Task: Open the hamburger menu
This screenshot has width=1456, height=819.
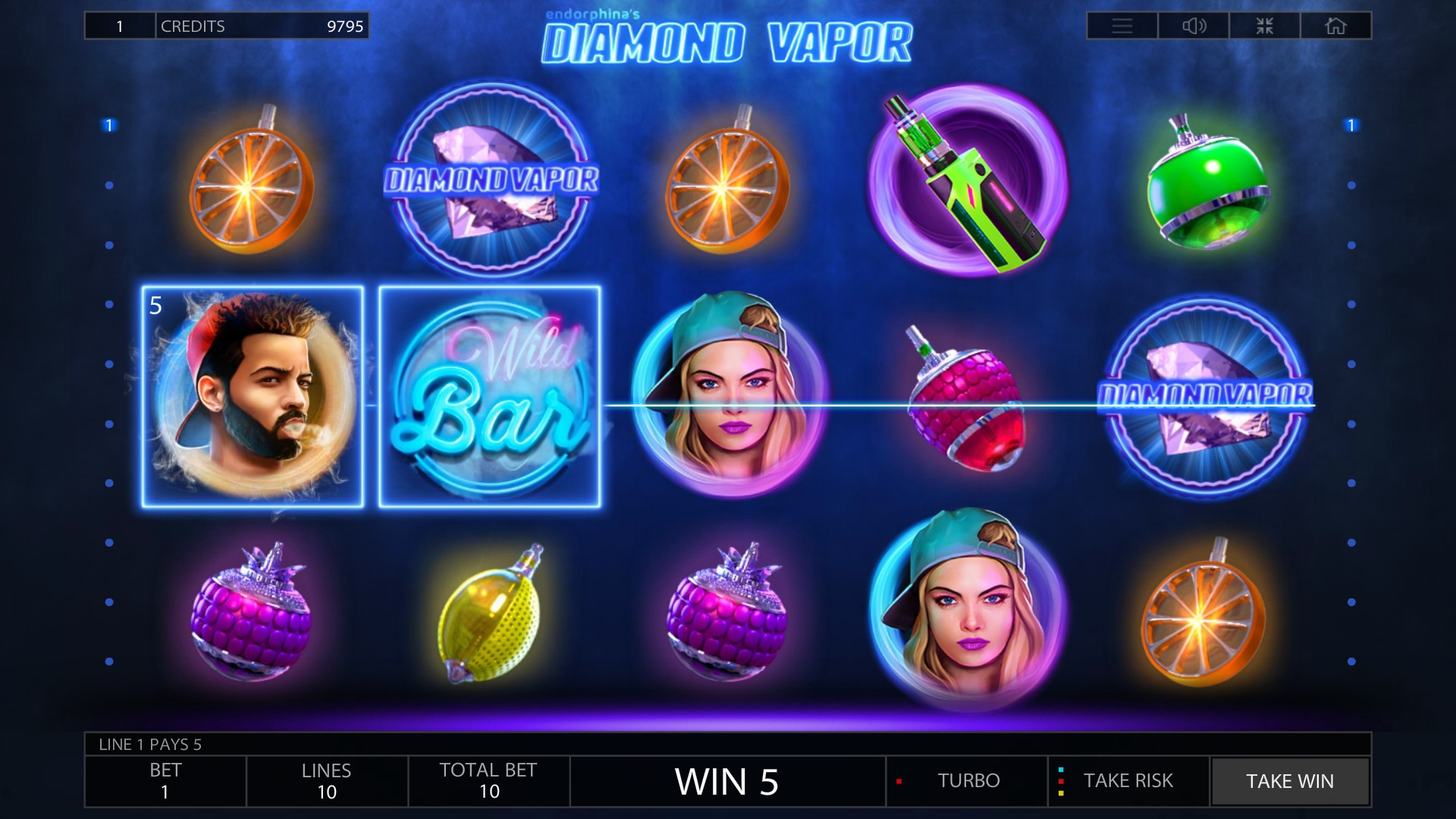Action: [1122, 26]
